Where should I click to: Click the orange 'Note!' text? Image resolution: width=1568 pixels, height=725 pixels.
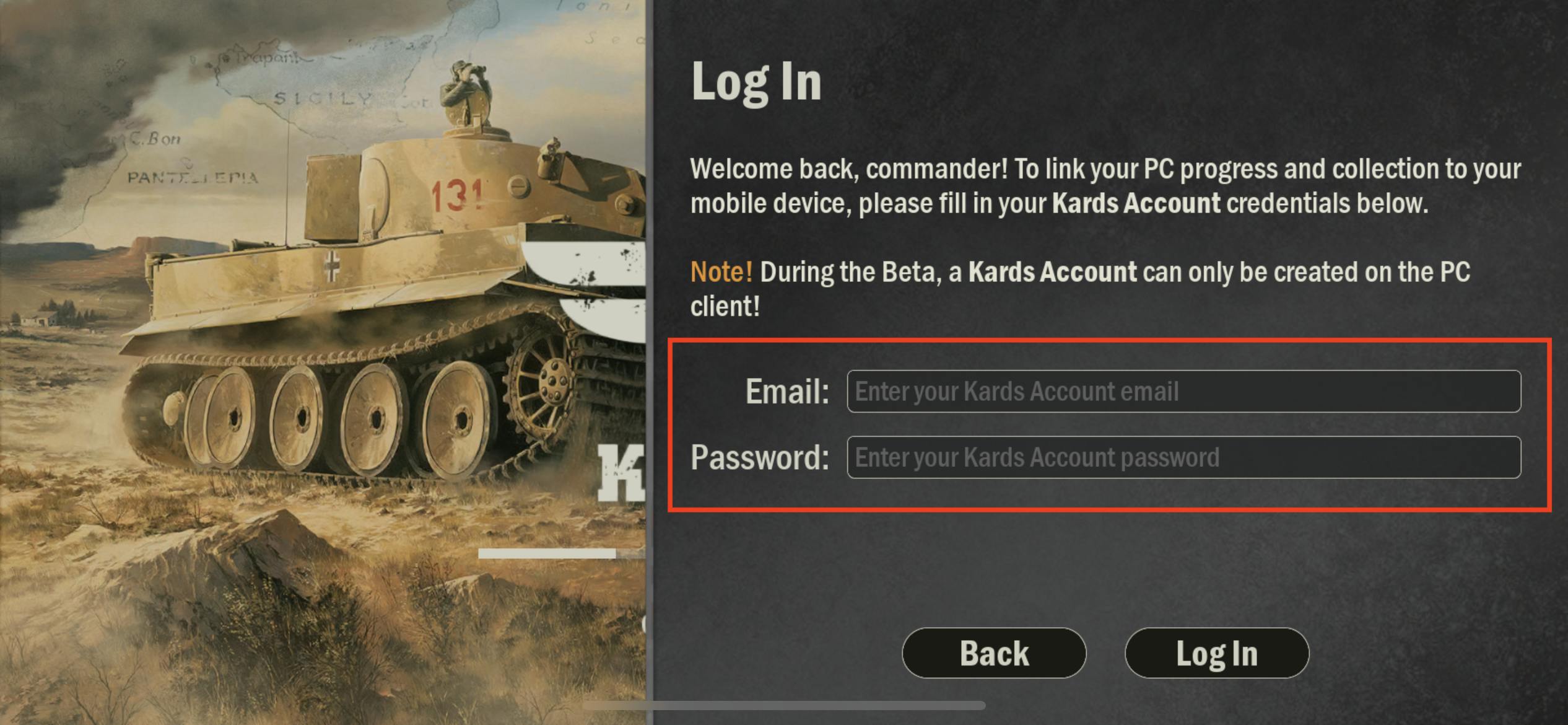(720, 271)
